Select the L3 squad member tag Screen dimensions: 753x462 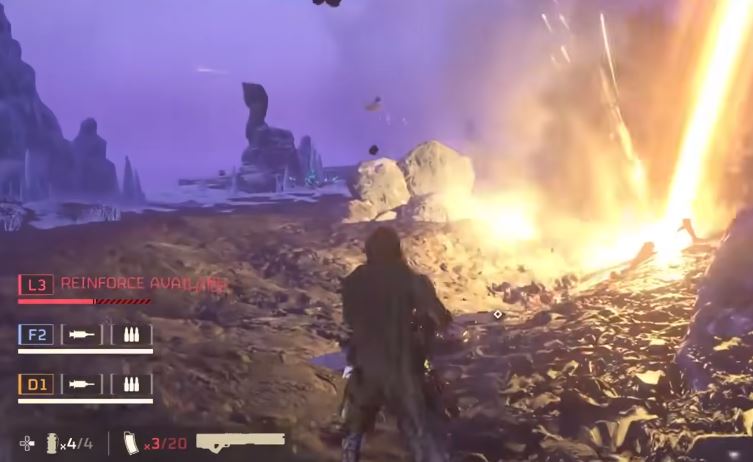[x=36, y=285]
